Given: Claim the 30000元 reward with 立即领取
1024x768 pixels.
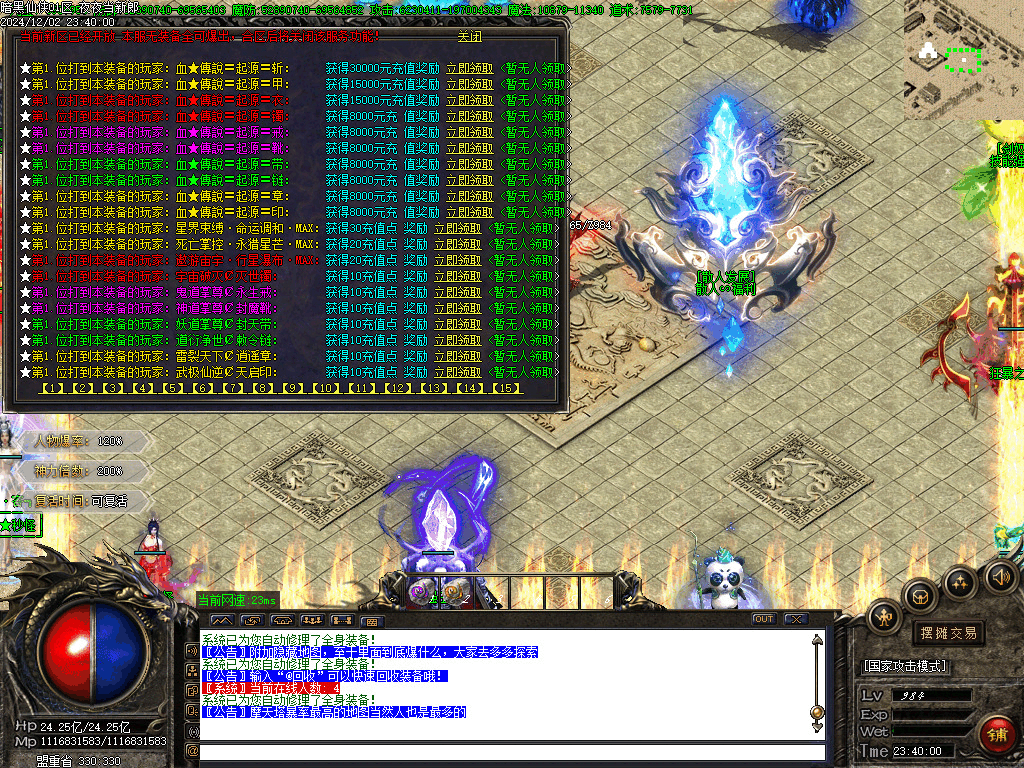Looking at the screenshot, I should [469, 69].
